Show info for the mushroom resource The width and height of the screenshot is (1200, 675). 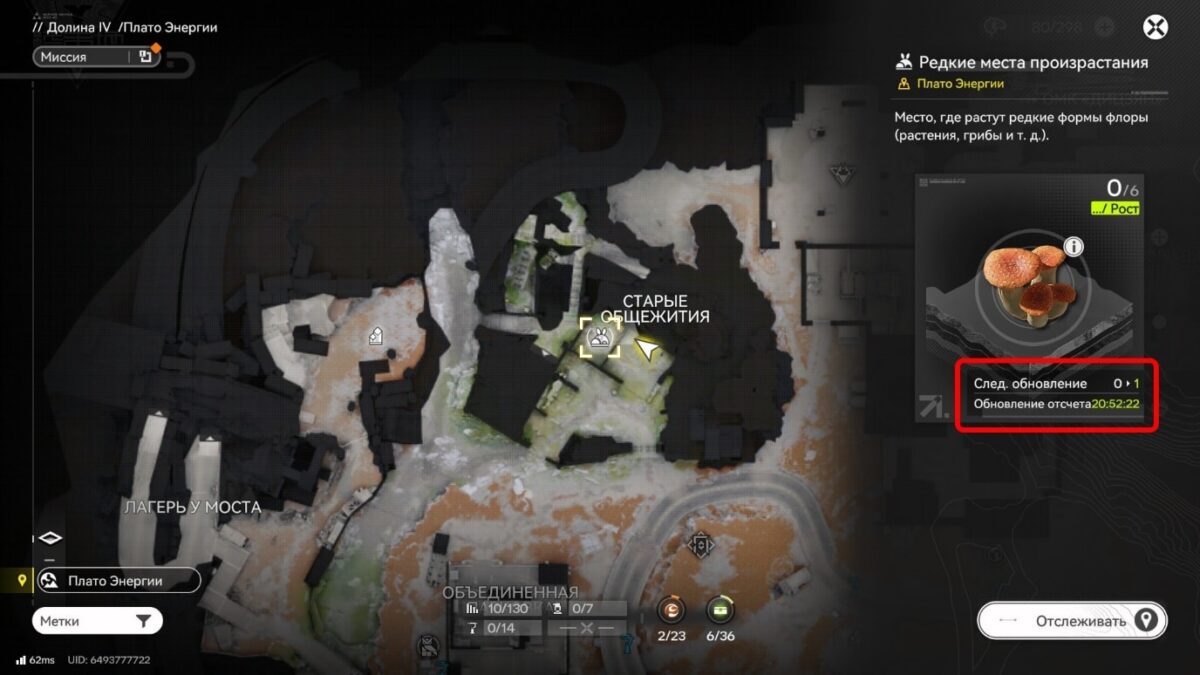1074,247
